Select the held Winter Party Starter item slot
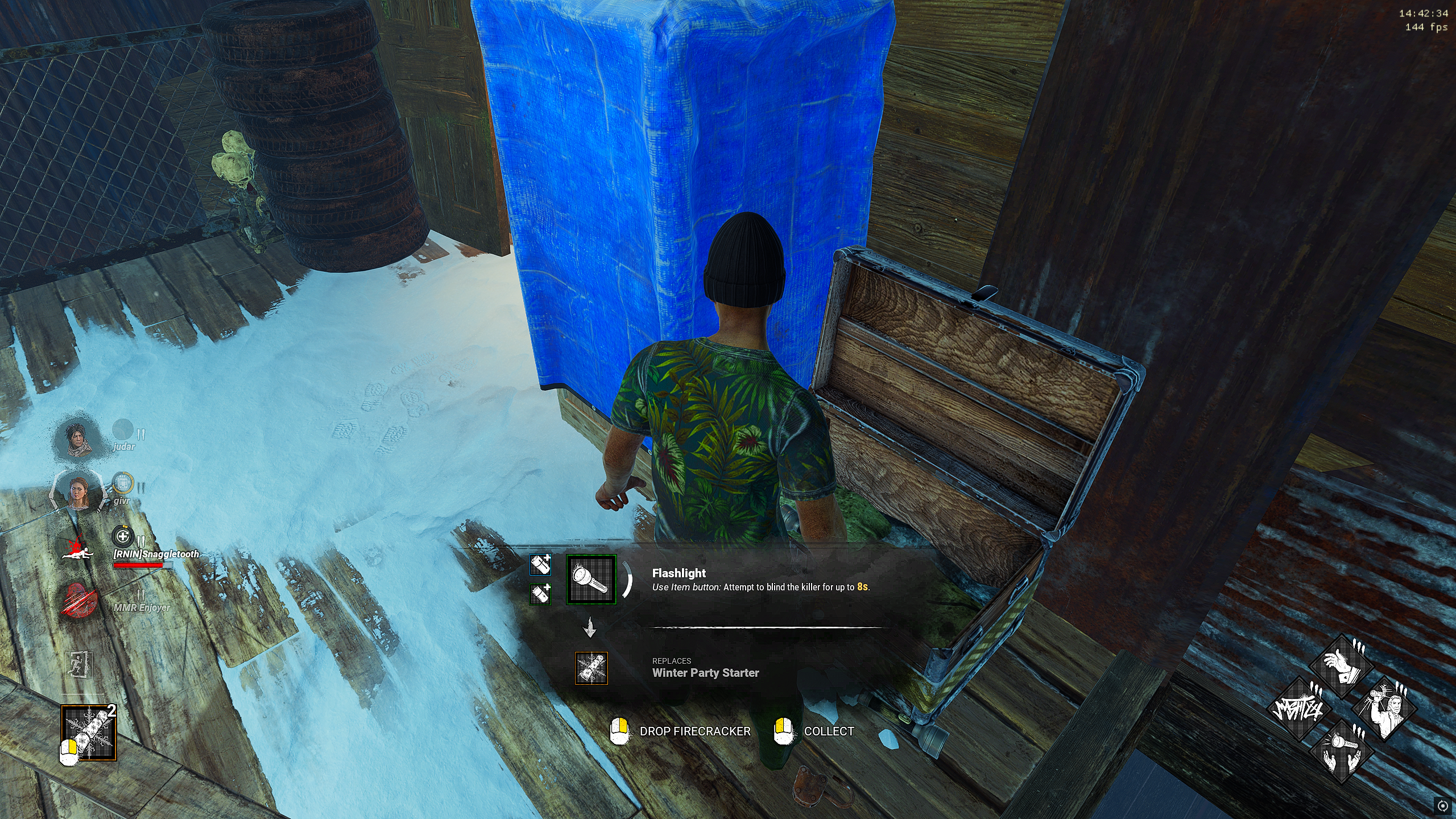This screenshot has height=819, width=1456. click(89, 733)
